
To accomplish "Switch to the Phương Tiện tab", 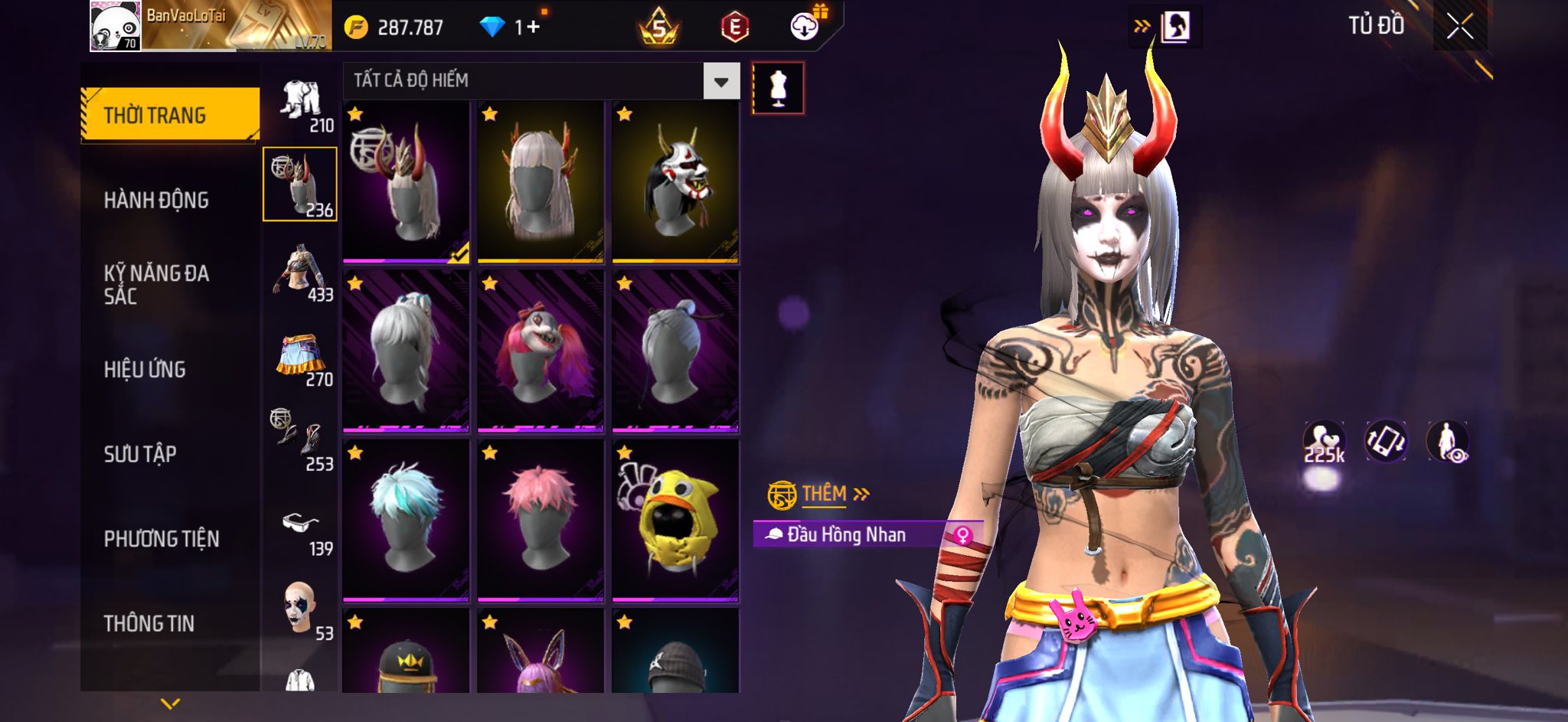I will tap(161, 539).
